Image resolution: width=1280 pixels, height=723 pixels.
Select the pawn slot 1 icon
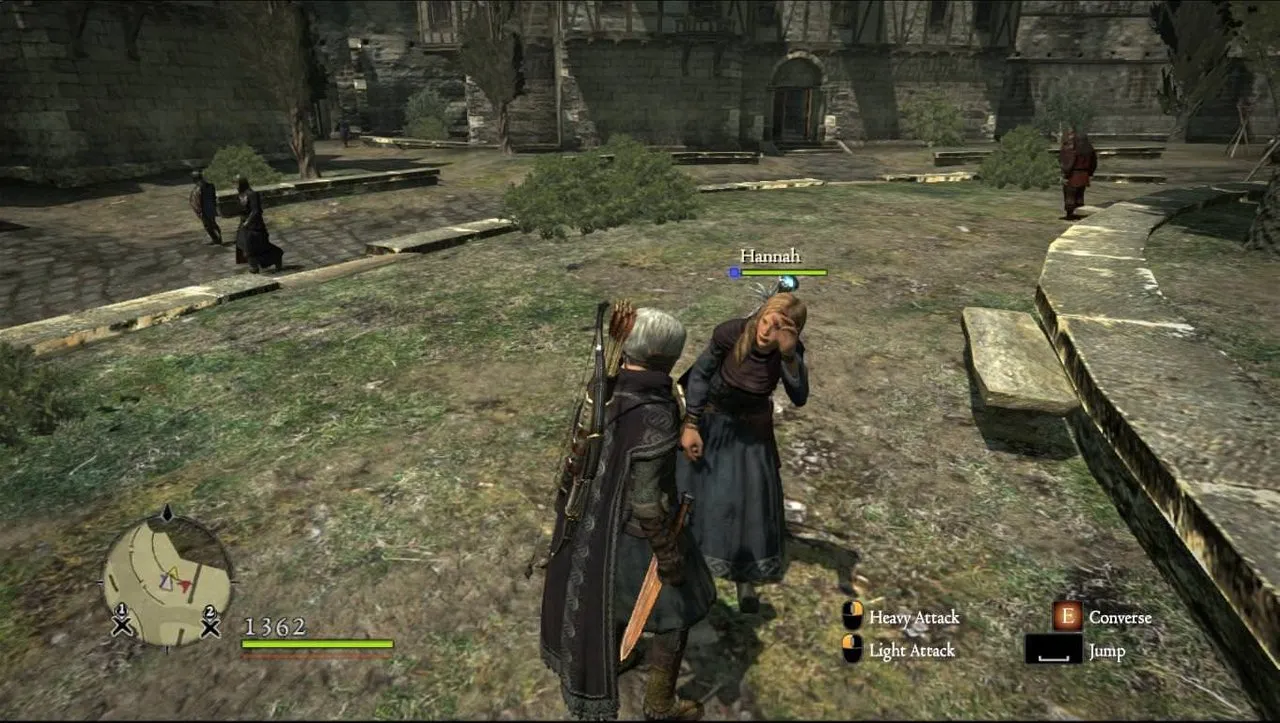(122, 622)
